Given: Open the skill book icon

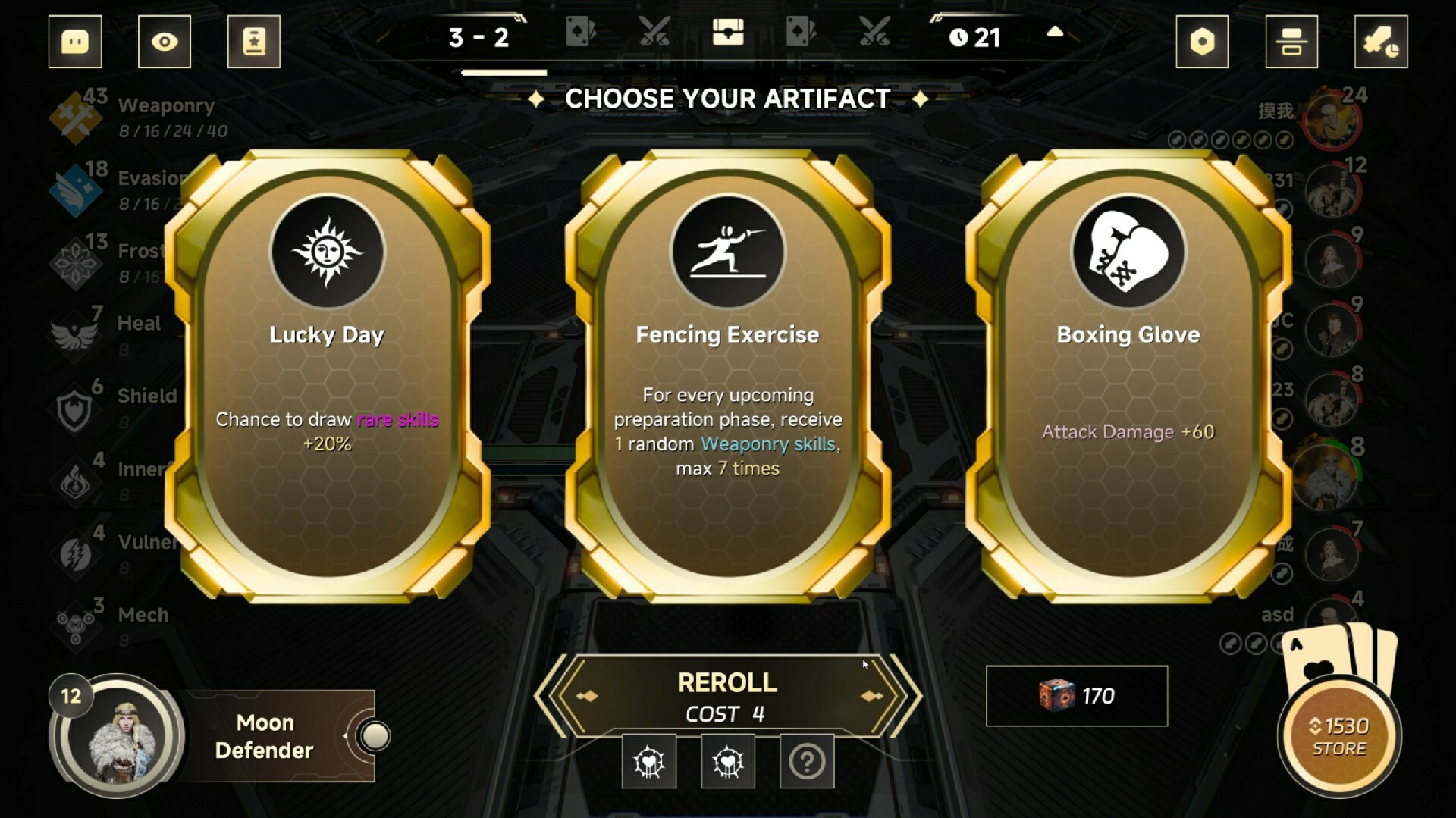Looking at the screenshot, I should click(x=254, y=42).
